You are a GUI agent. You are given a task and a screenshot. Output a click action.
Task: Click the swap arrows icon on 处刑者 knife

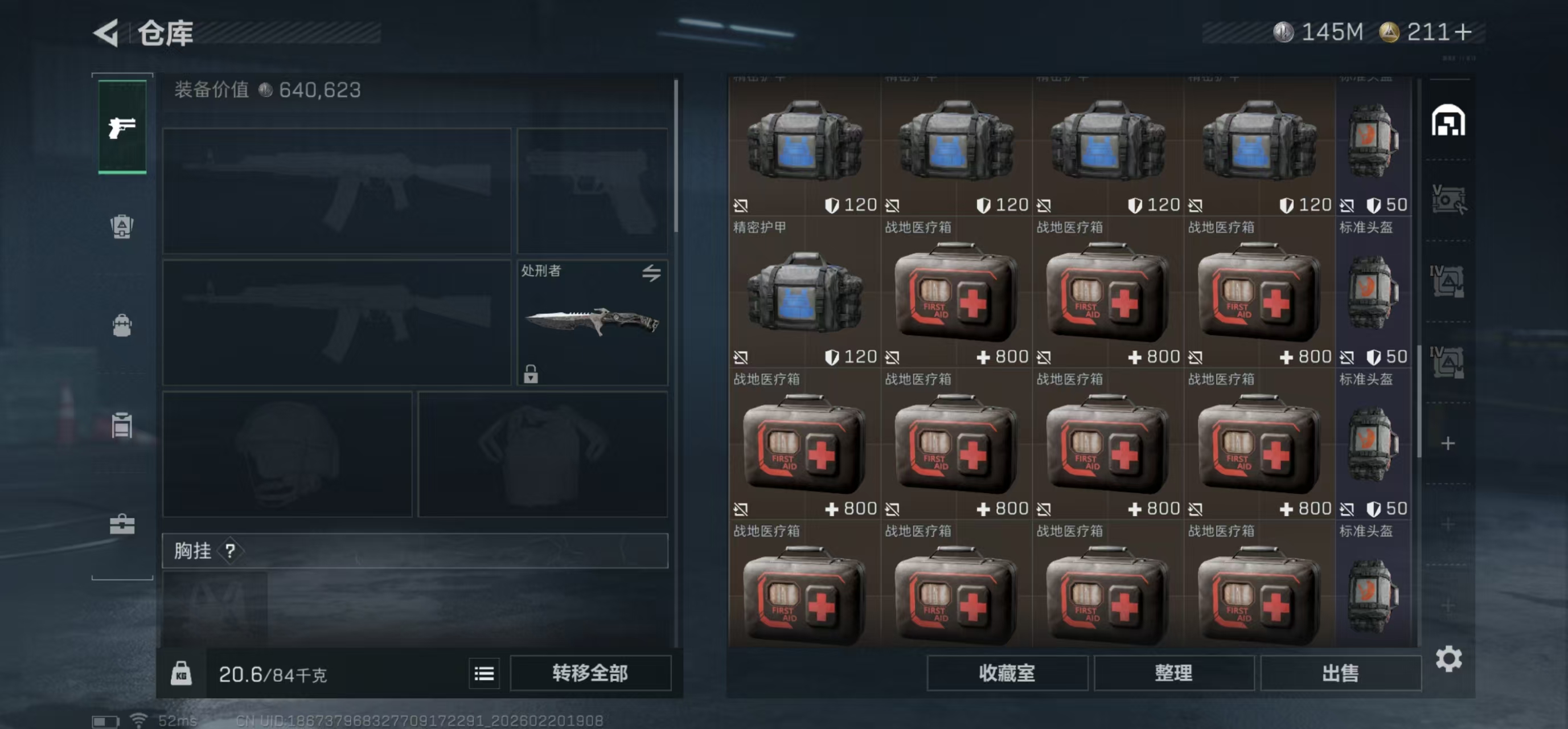tap(651, 274)
